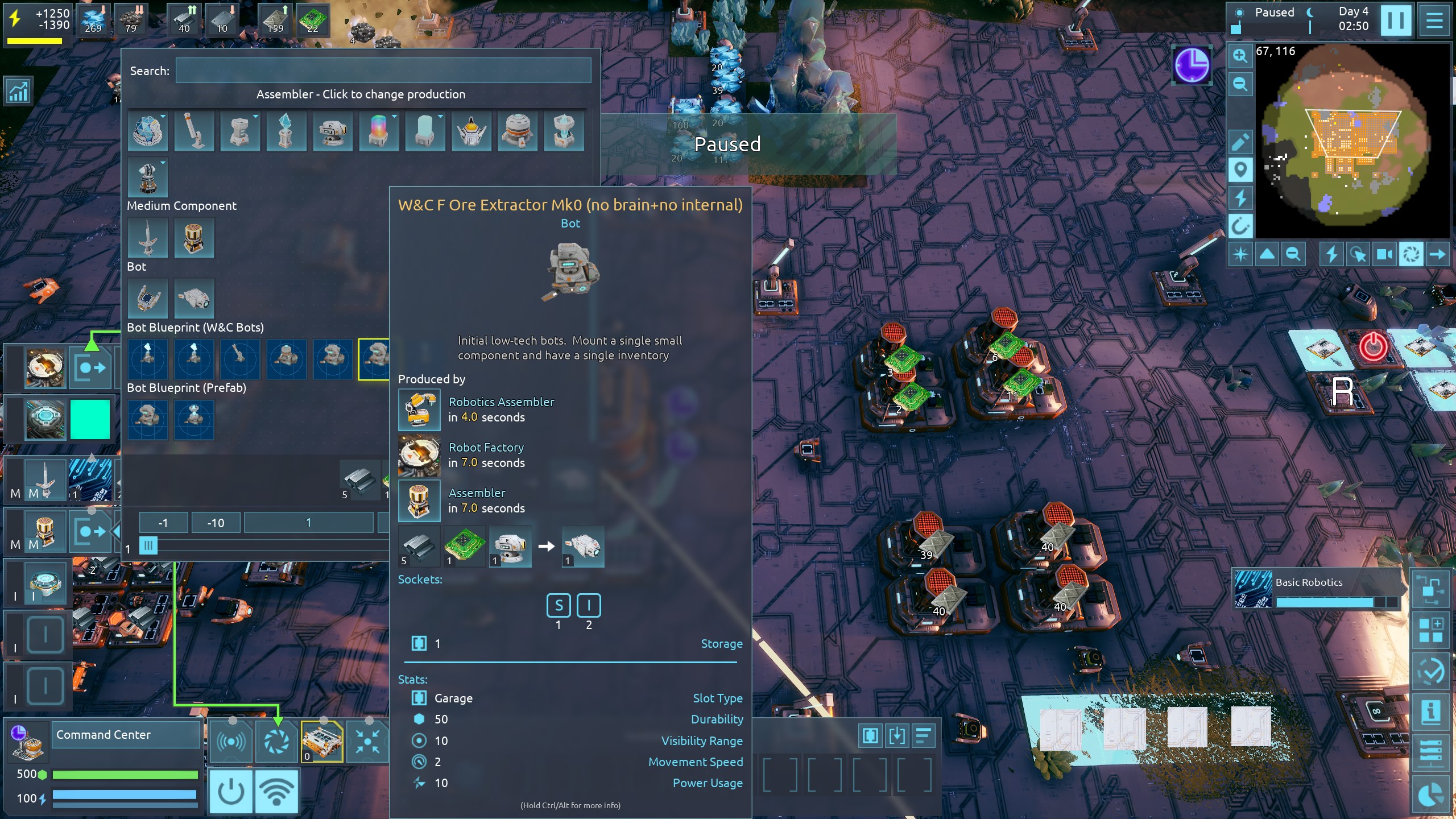Click the Search input field

(x=383, y=71)
